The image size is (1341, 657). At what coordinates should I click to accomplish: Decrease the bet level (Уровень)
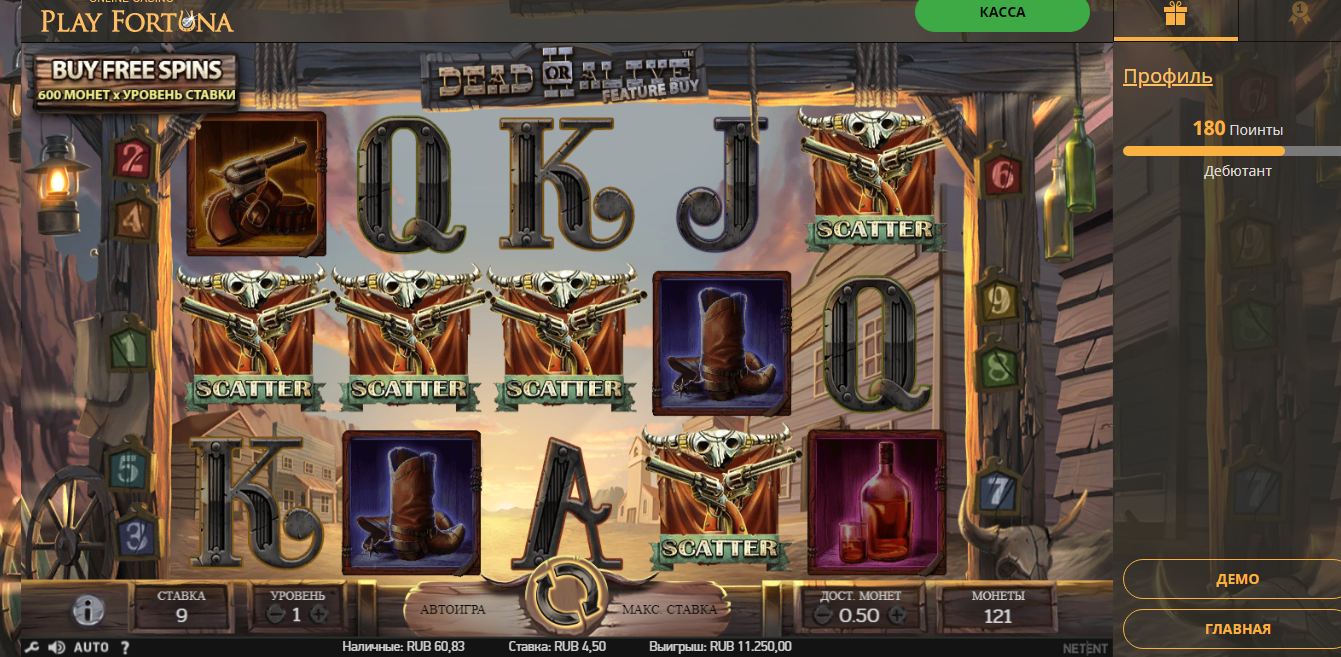(275, 615)
